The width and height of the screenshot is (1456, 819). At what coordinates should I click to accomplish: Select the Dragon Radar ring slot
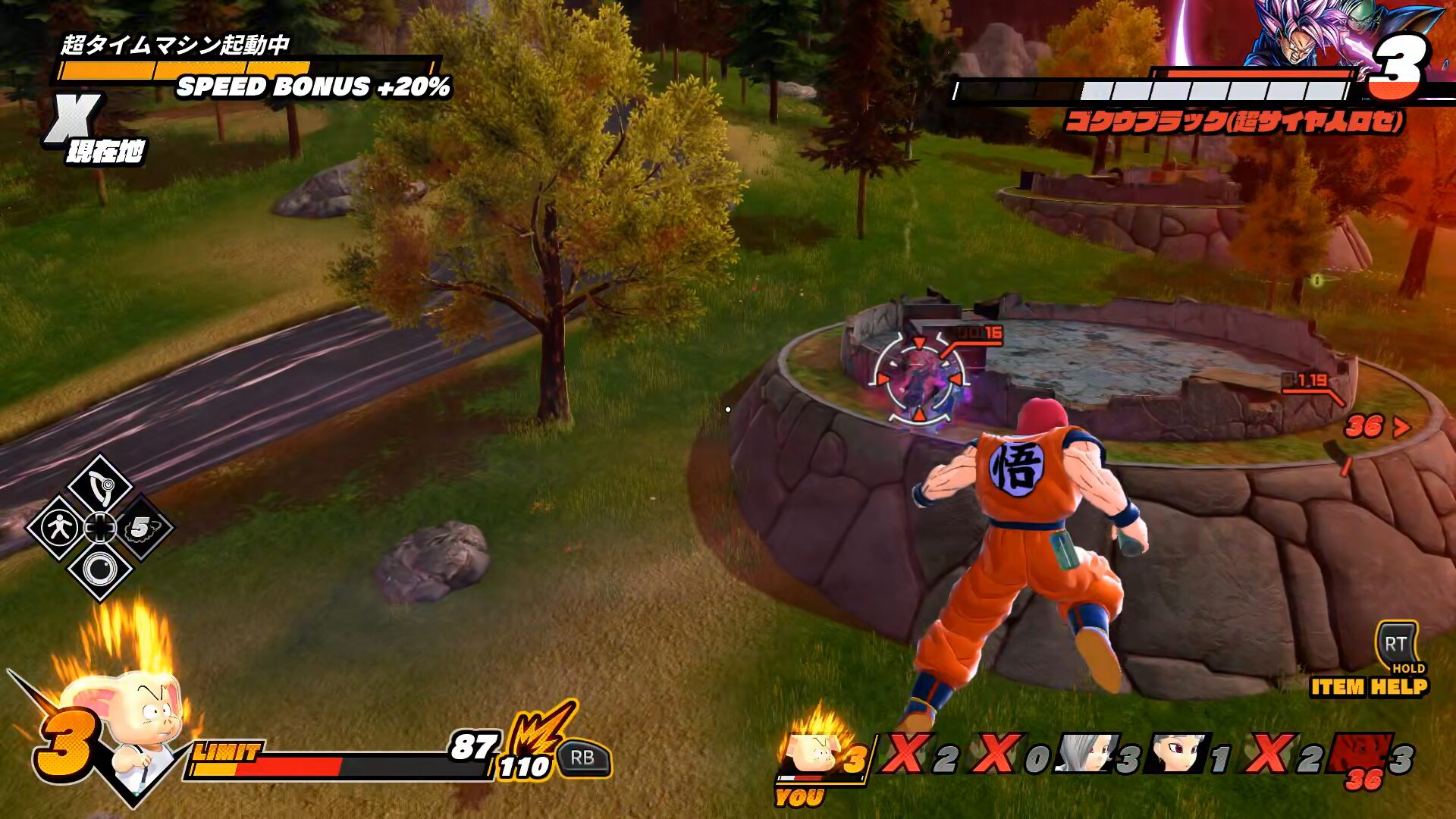pos(99,570)
